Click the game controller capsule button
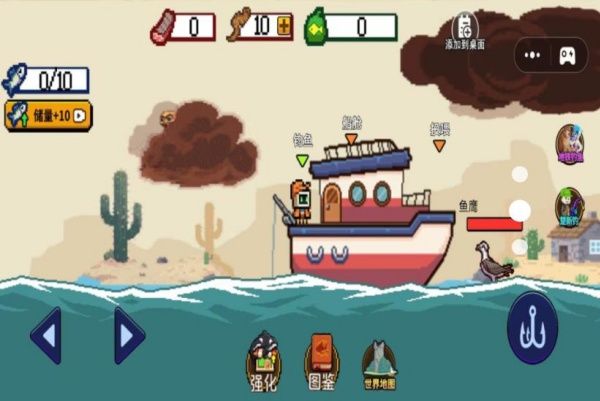Image resolution: width=600 pixels, height=401 pixels. (x=566, y=54)
